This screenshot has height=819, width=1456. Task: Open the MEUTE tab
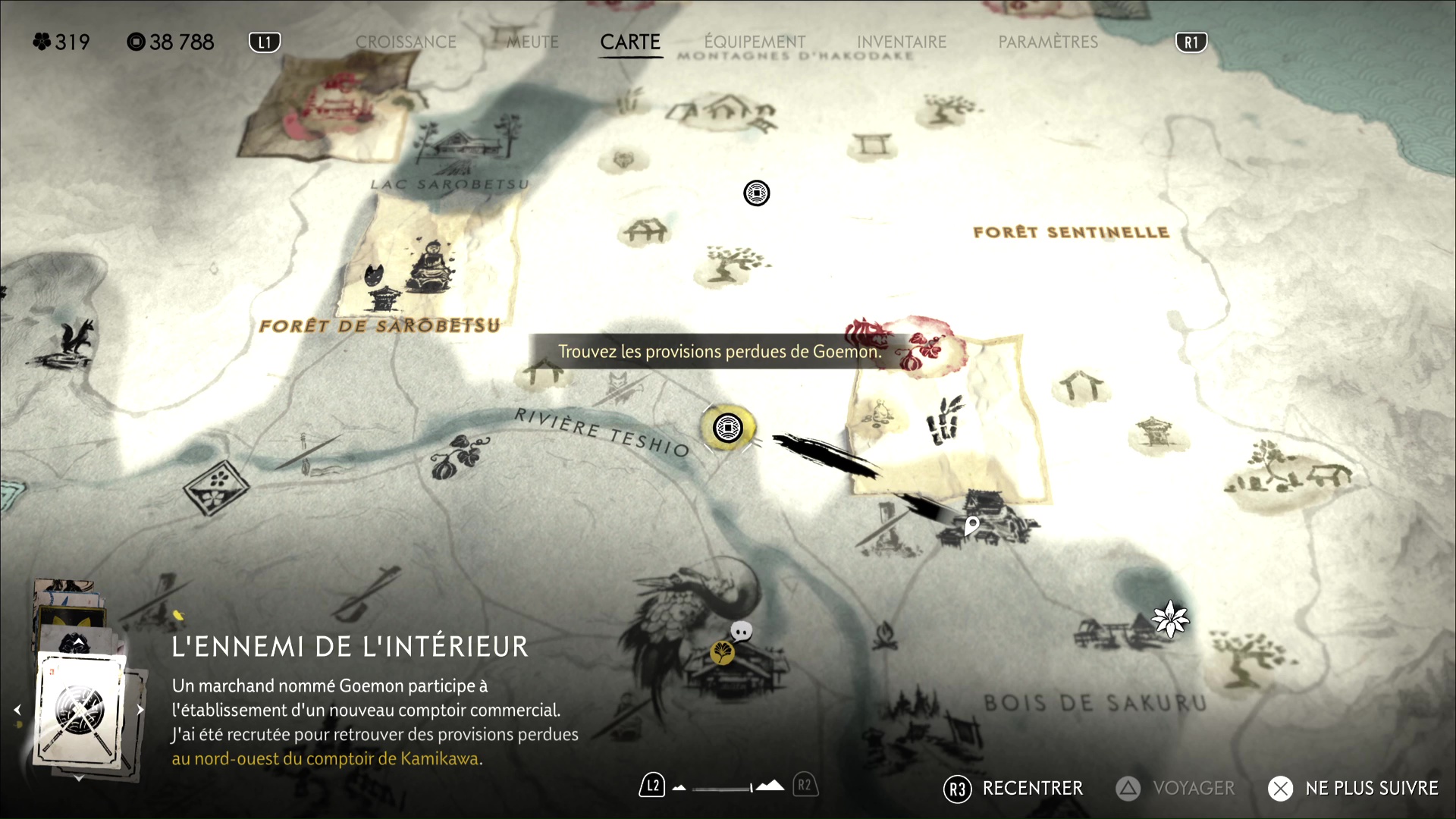coord(532,42)
